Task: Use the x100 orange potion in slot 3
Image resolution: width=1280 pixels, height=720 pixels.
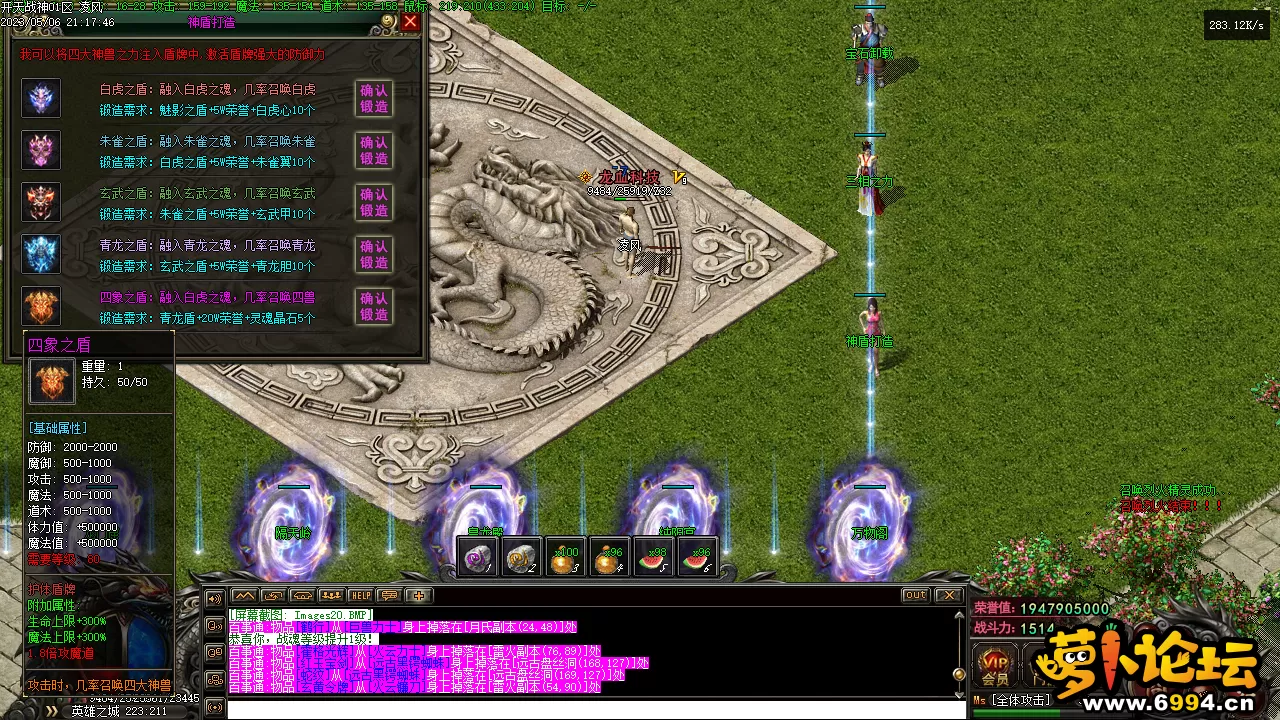Action: 566,558
